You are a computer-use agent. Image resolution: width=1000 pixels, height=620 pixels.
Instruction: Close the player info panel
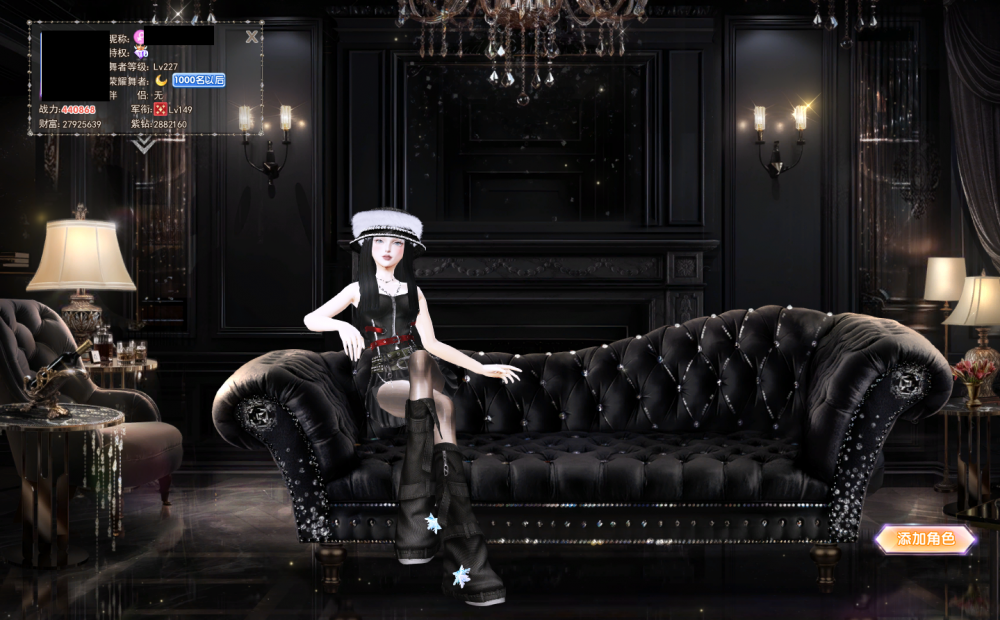pyautogui.click(x=252, y=37)
